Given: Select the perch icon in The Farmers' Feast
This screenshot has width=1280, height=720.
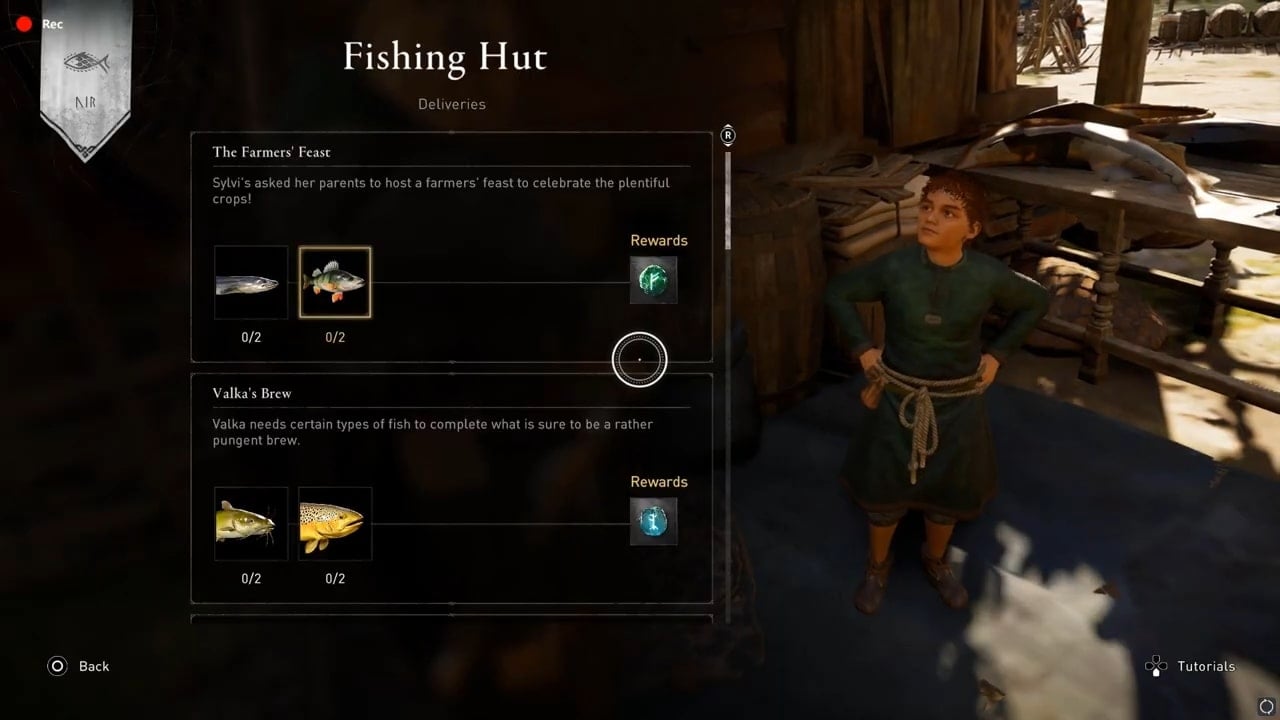Looking at the screenshot, I should 334,282.
